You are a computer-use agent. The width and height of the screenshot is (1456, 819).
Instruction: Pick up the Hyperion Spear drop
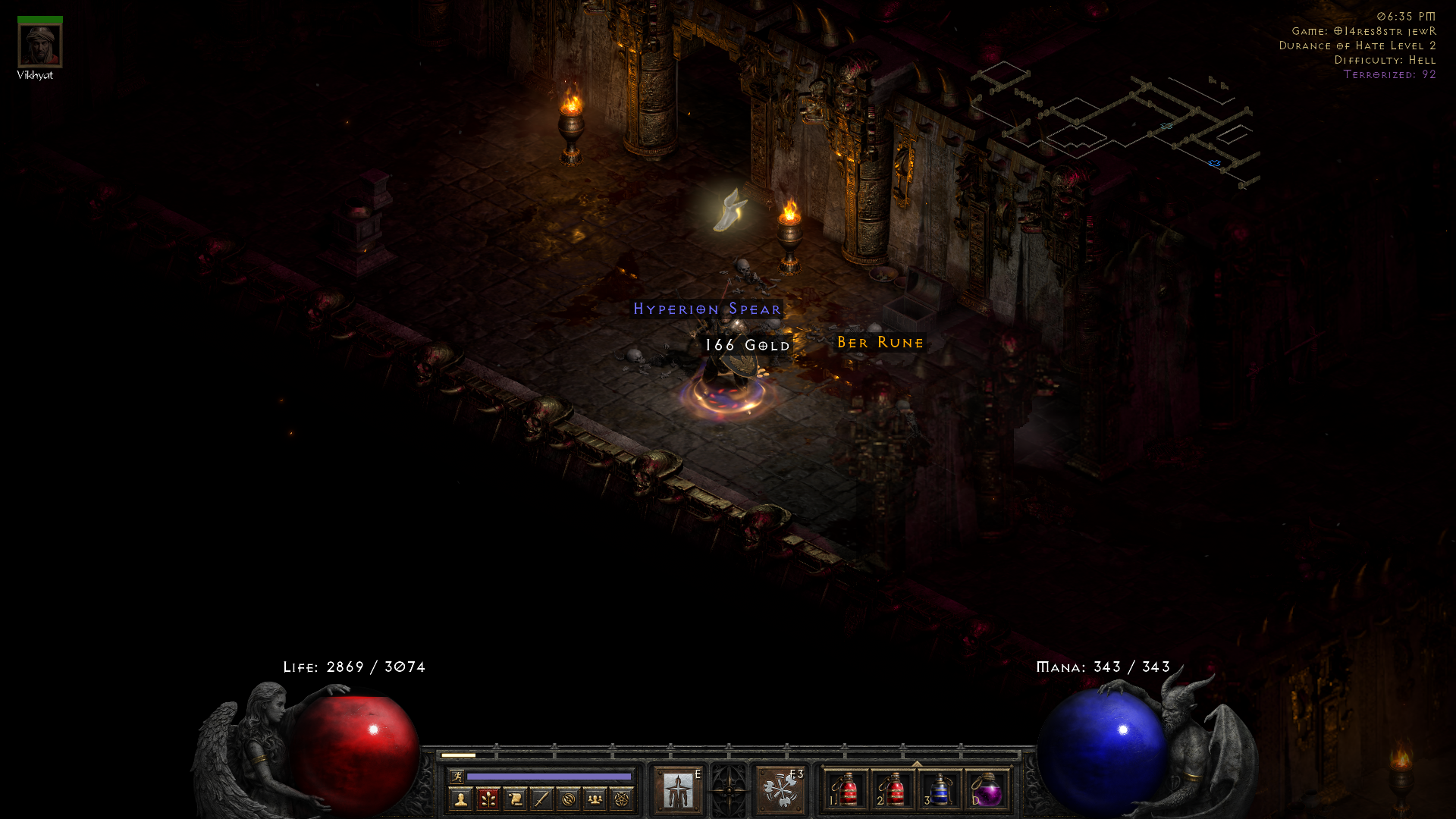pos(707,309)
